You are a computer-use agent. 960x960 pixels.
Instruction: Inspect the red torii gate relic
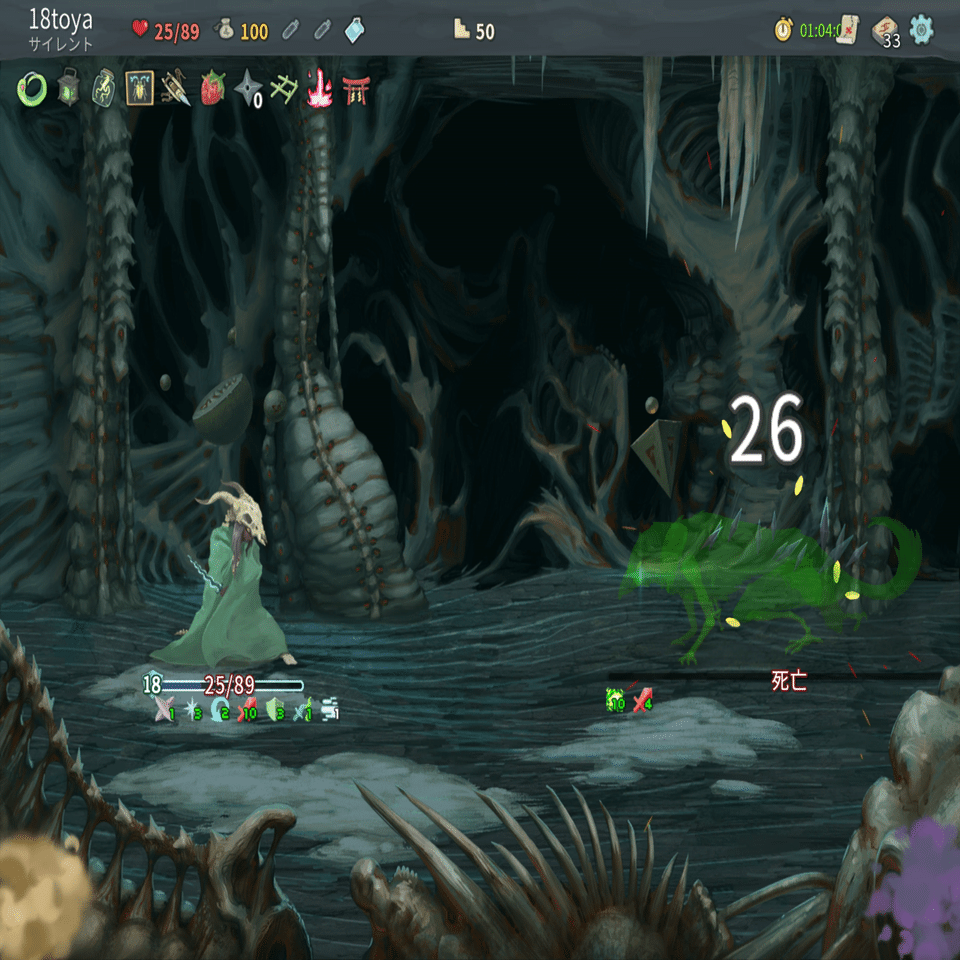tap(354, 89)
